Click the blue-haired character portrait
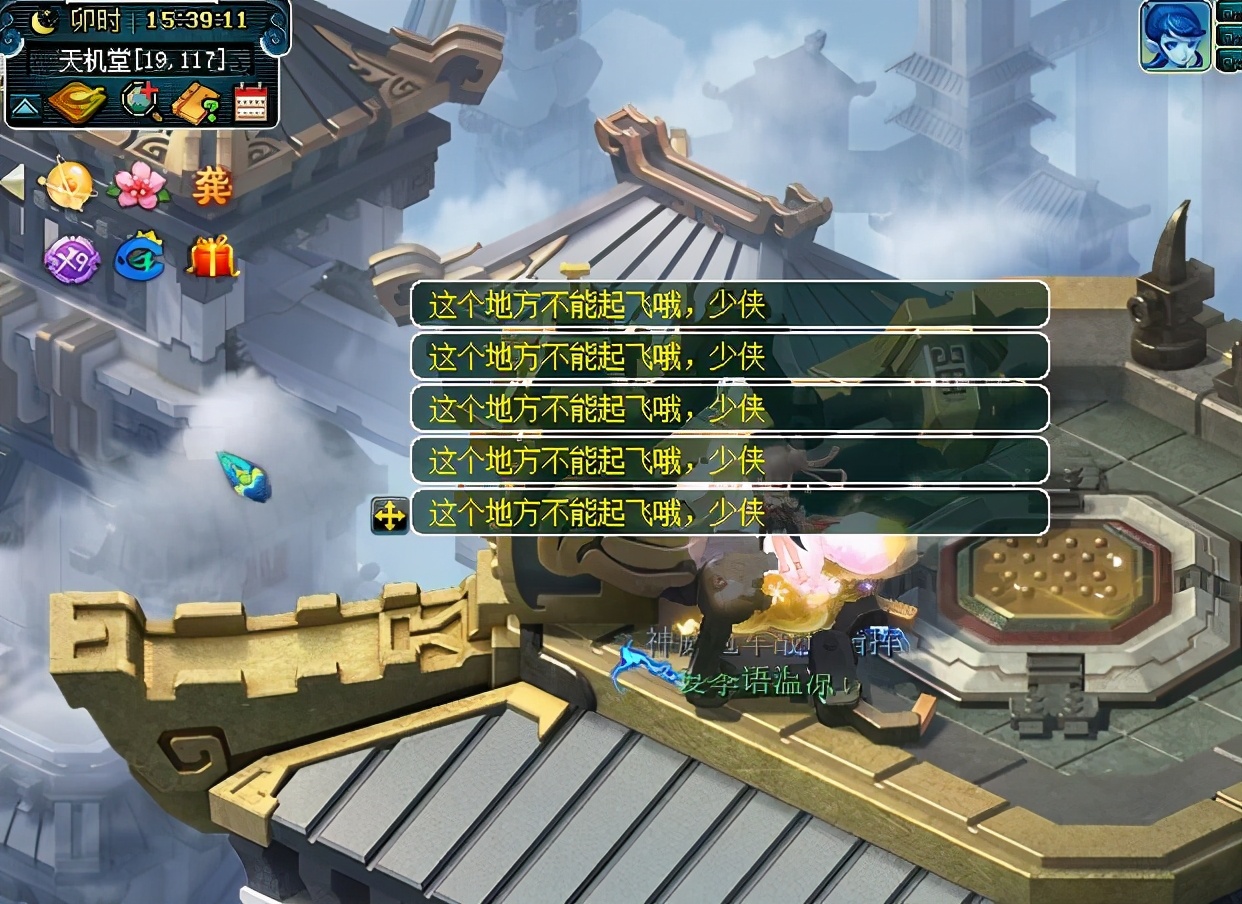Image resolution: width=1242 pixels, height=904 pixels. pos(1174,36)
